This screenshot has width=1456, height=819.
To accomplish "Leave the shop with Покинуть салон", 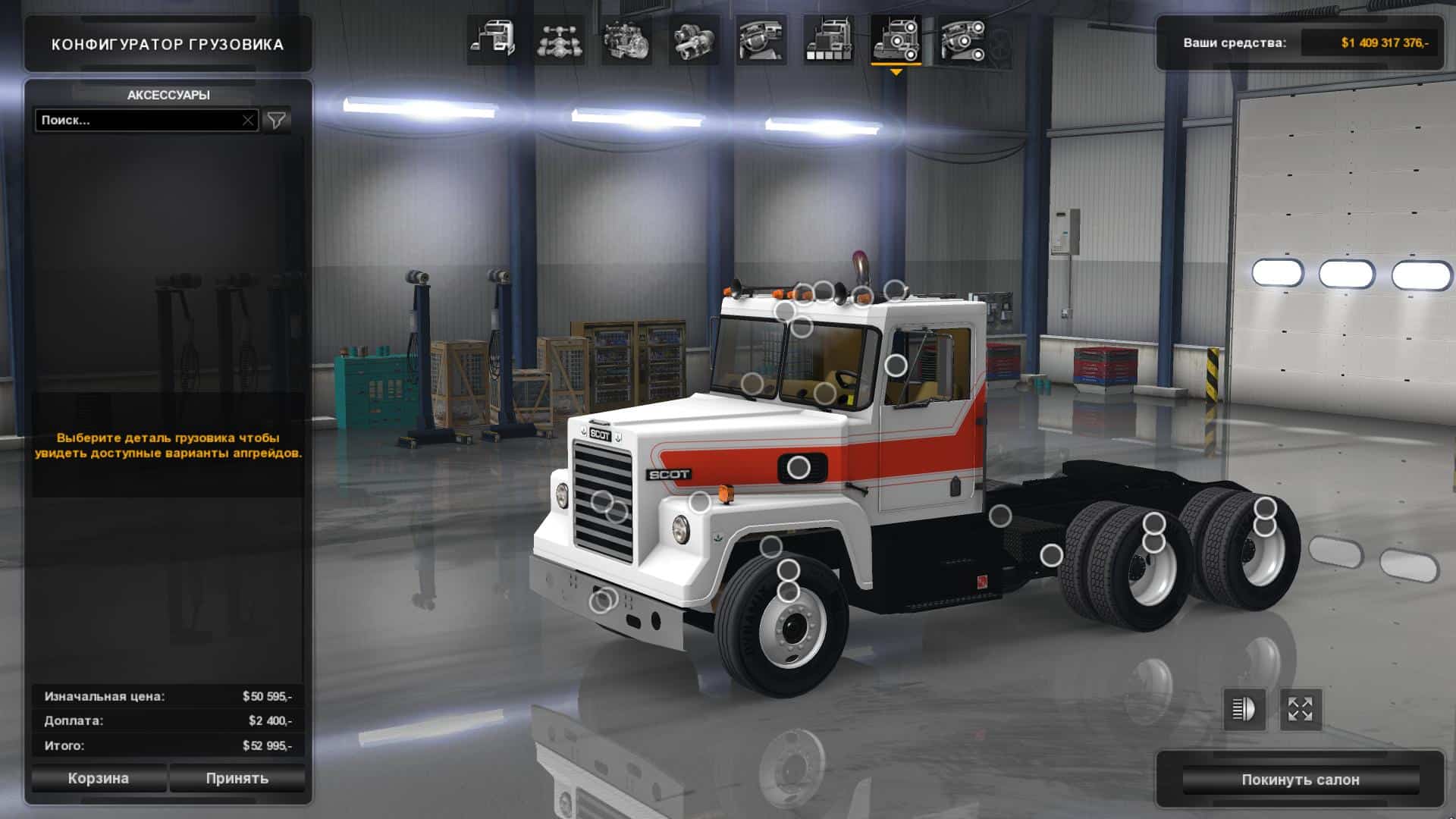I will (1300, 780).
